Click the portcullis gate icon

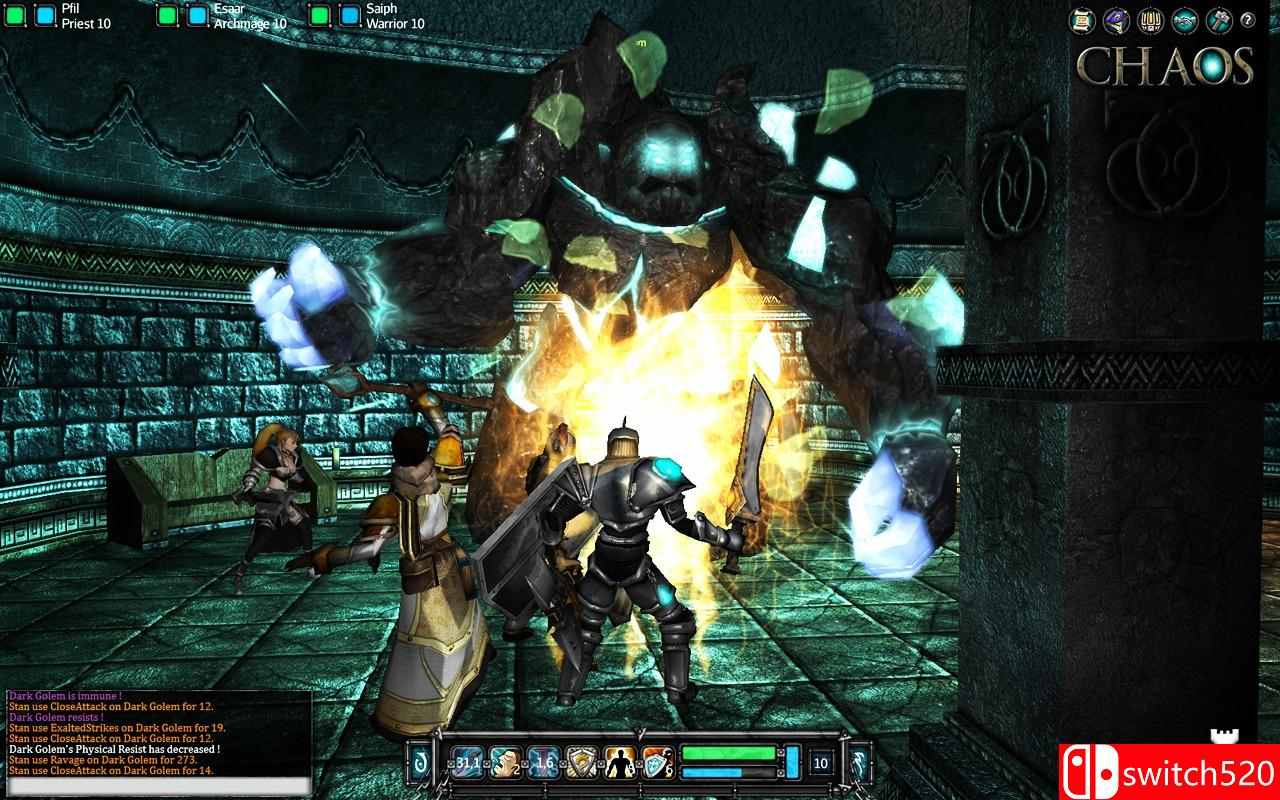[1150, 20]
